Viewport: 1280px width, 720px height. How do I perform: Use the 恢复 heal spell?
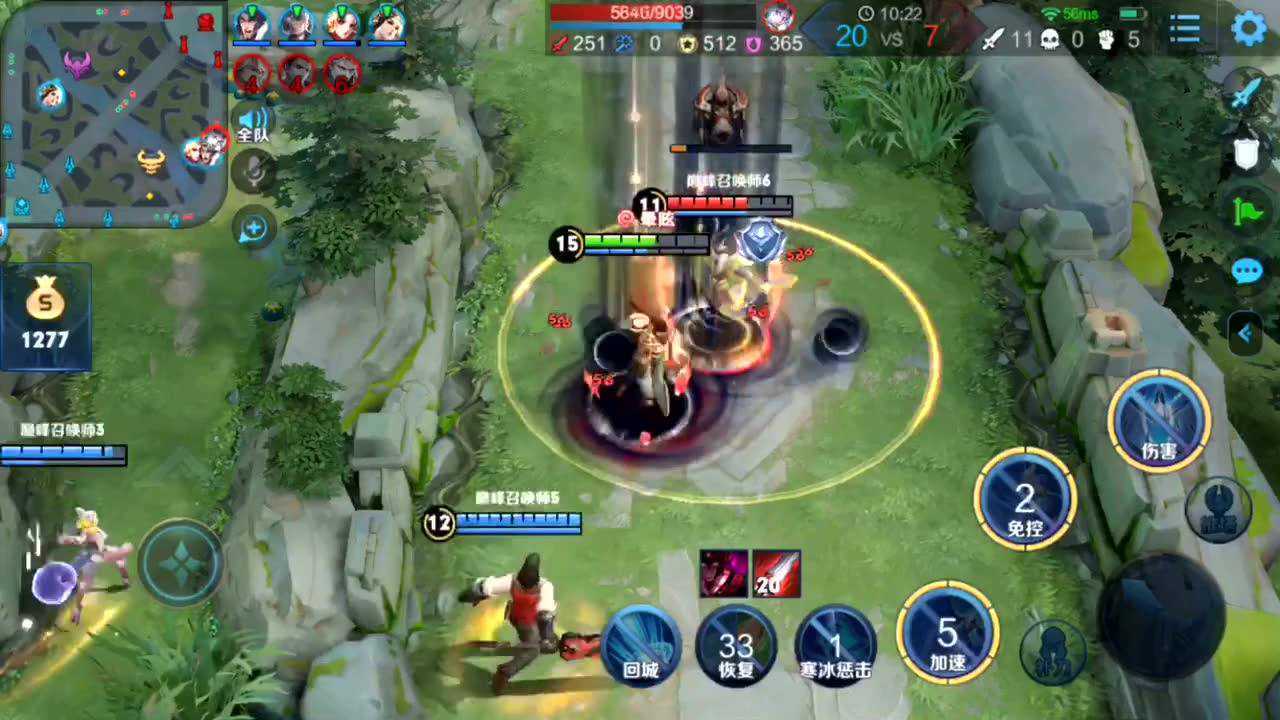pos(737,645)
